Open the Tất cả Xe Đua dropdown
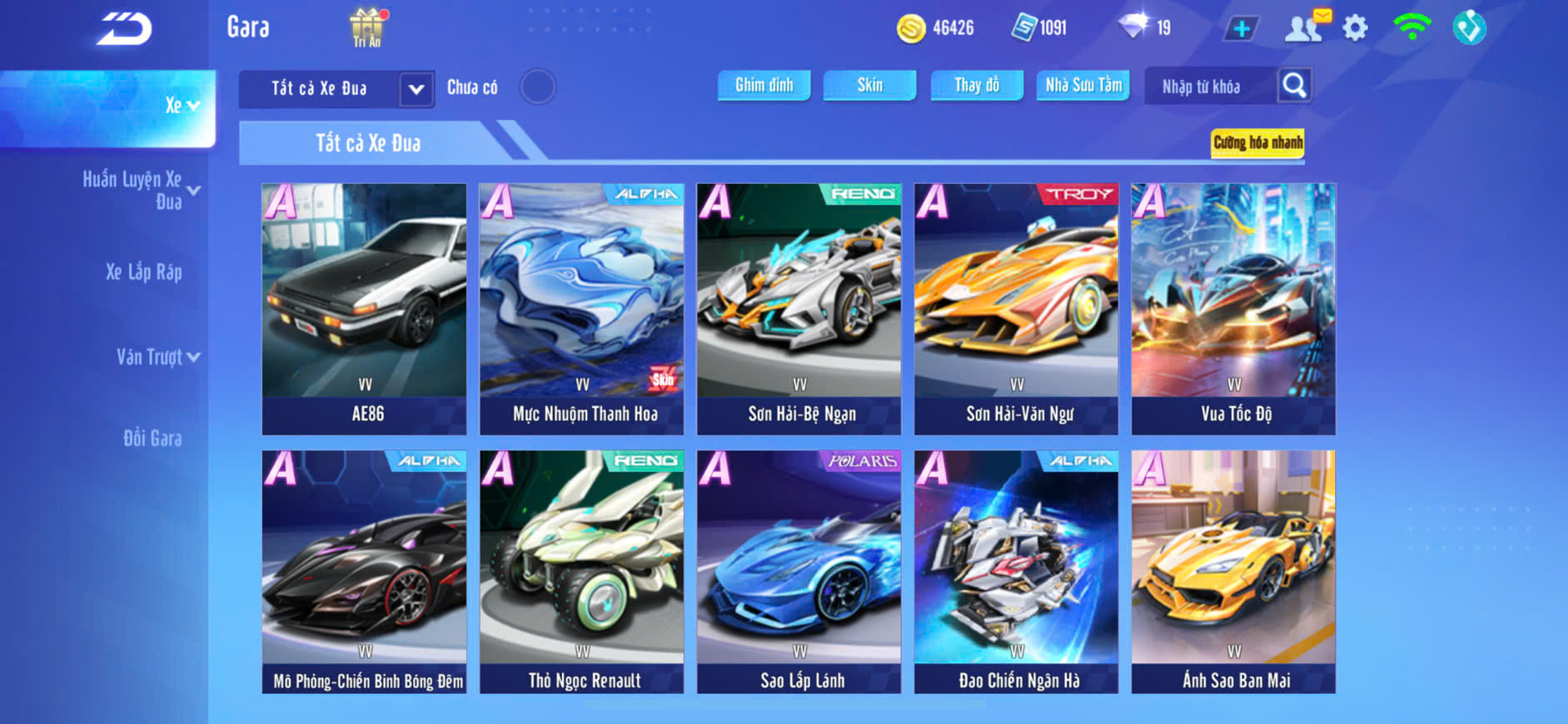The image size is (1568, 724). coord(416,89)
